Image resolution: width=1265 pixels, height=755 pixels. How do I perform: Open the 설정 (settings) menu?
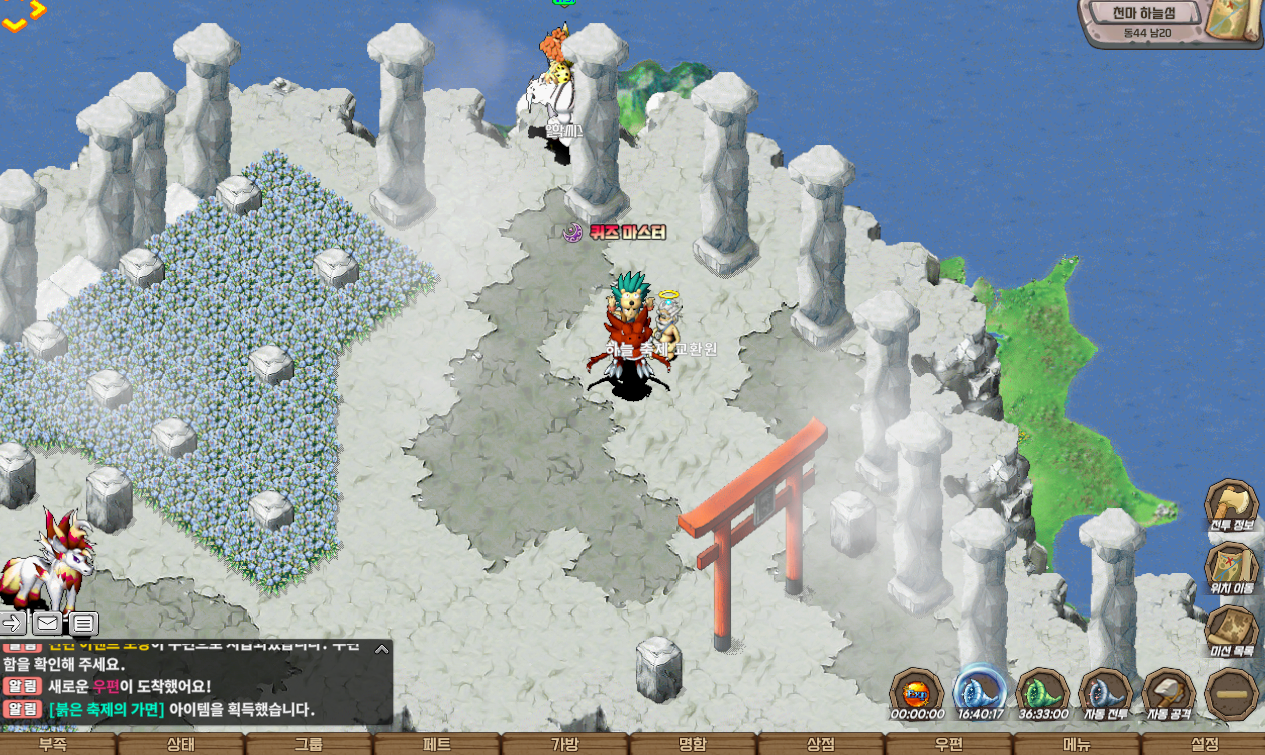pyautogui.click(x=1204, y=745)
